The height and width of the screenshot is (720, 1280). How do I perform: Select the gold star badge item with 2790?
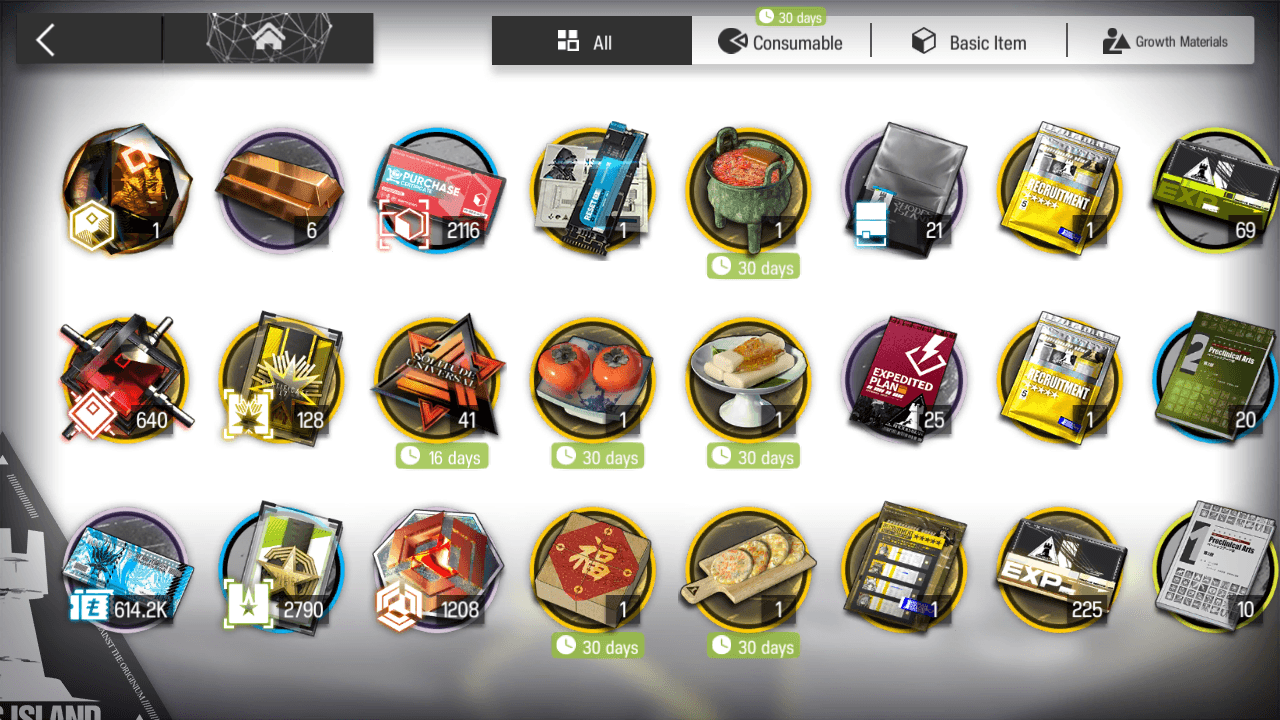click(280, 570)
